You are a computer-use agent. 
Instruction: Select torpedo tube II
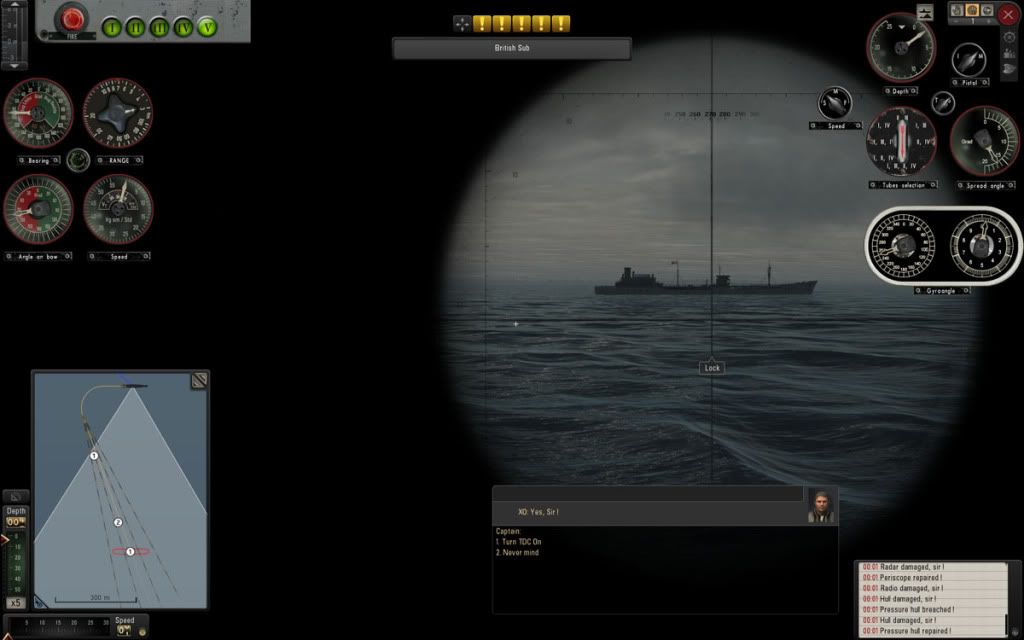(x=135, y=27)
